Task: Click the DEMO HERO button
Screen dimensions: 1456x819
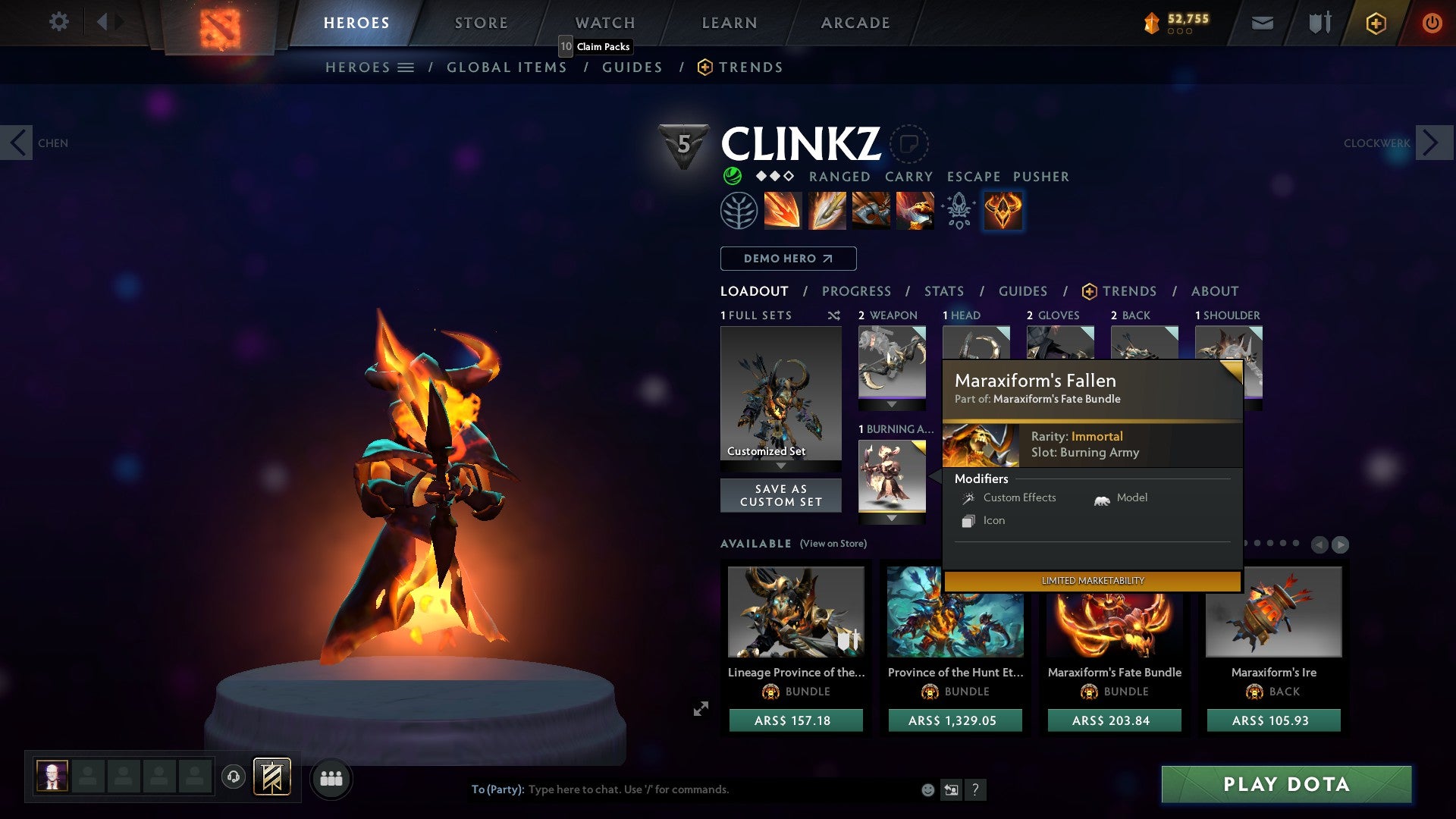Action: pos(788,259)
